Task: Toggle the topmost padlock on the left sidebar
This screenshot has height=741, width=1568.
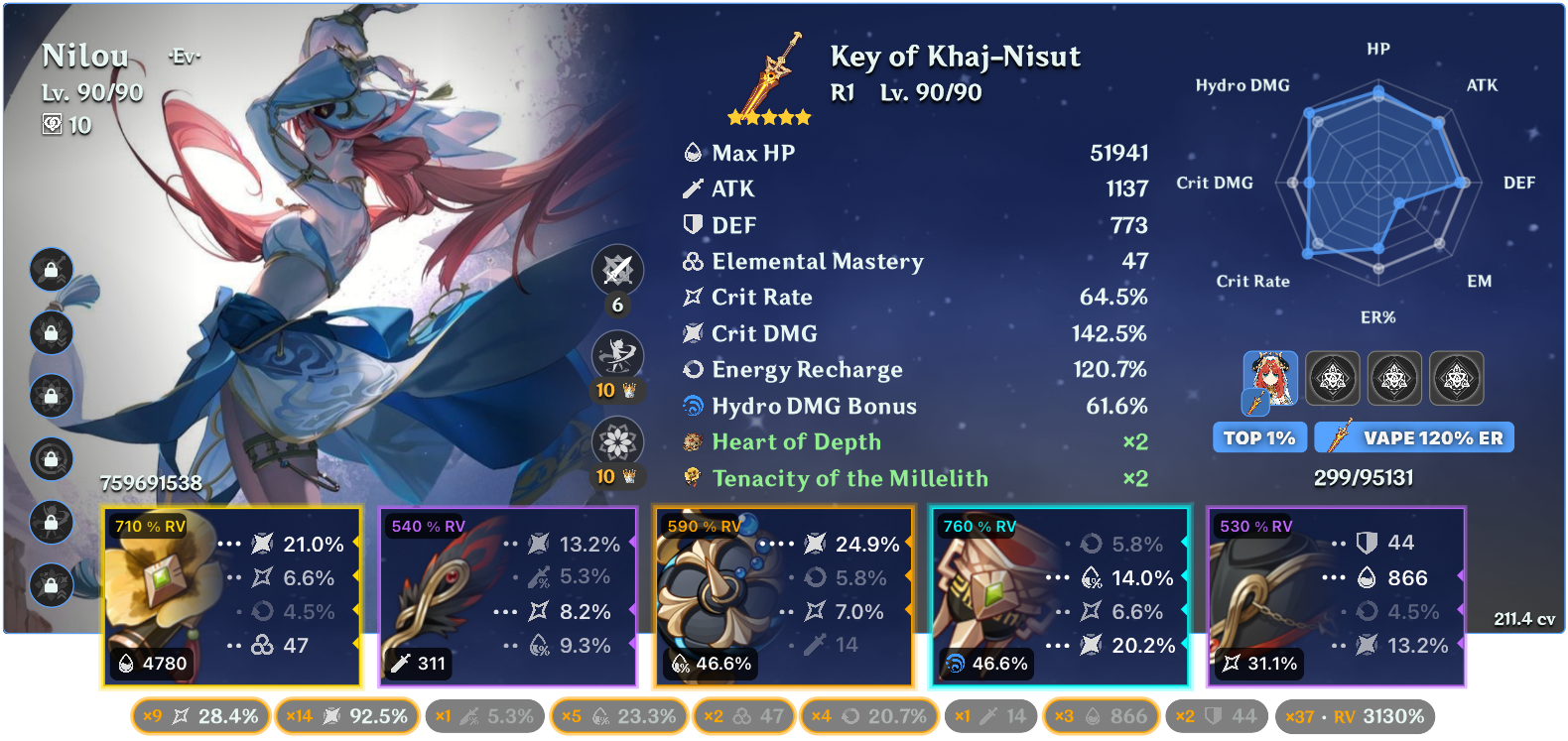Action: pyautogui.click(x=52, y=270)
